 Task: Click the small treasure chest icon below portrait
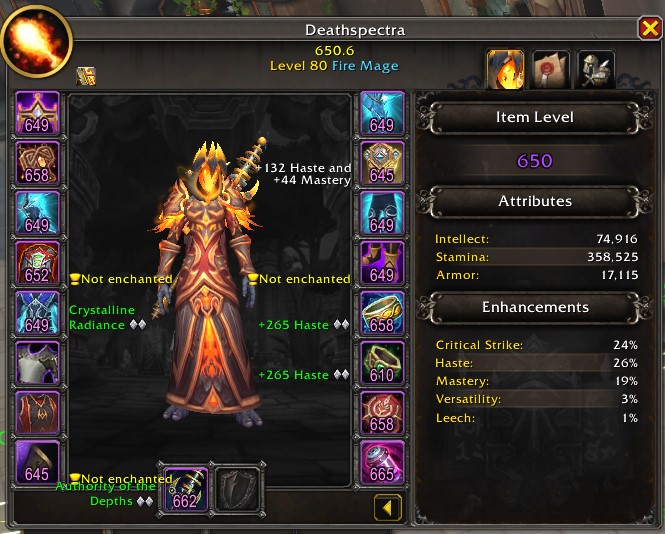86,75
